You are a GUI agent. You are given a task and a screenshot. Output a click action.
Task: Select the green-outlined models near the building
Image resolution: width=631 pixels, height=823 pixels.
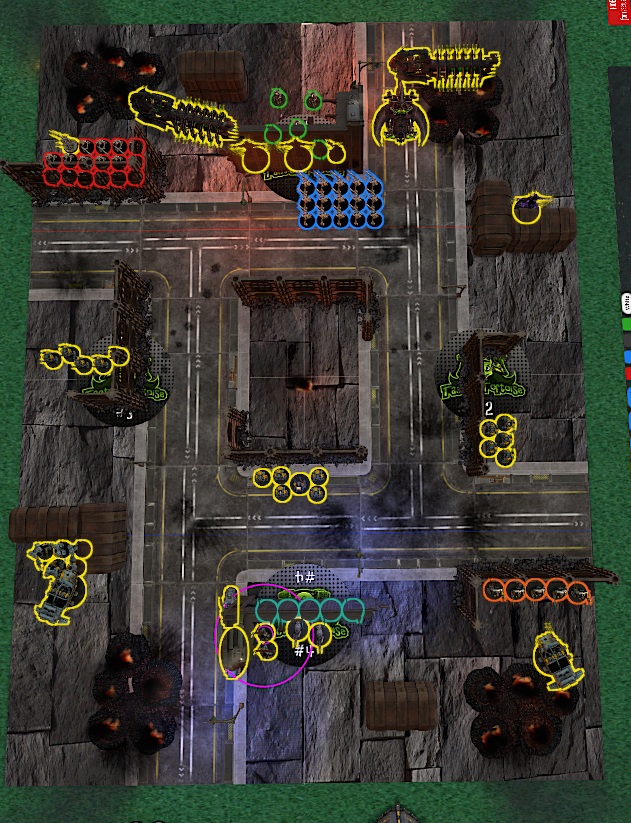tap(296, 127)
